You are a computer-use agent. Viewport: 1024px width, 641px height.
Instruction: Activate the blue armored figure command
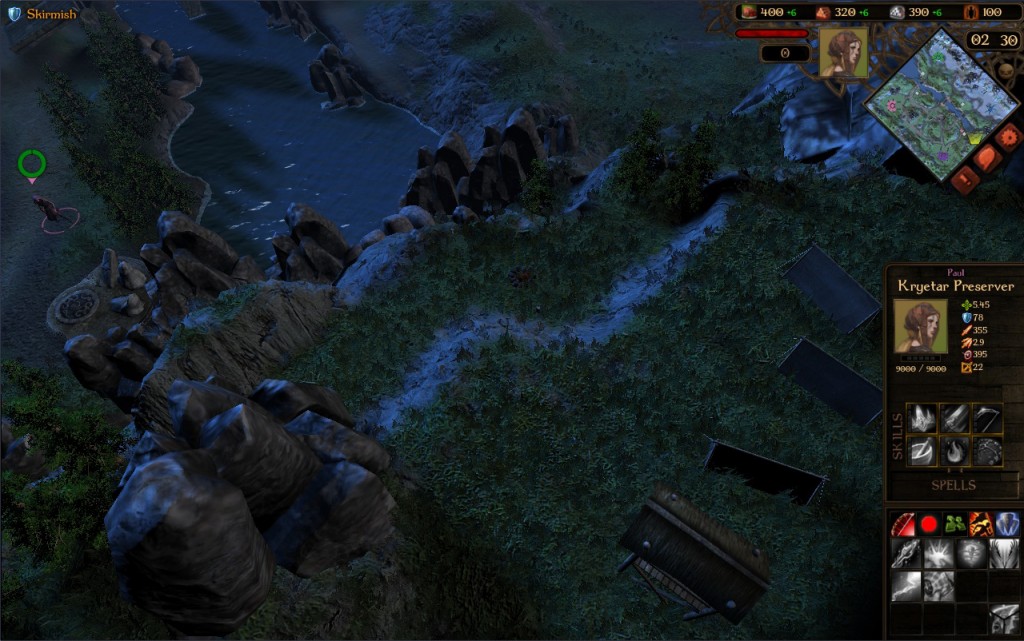[1006, 524]
